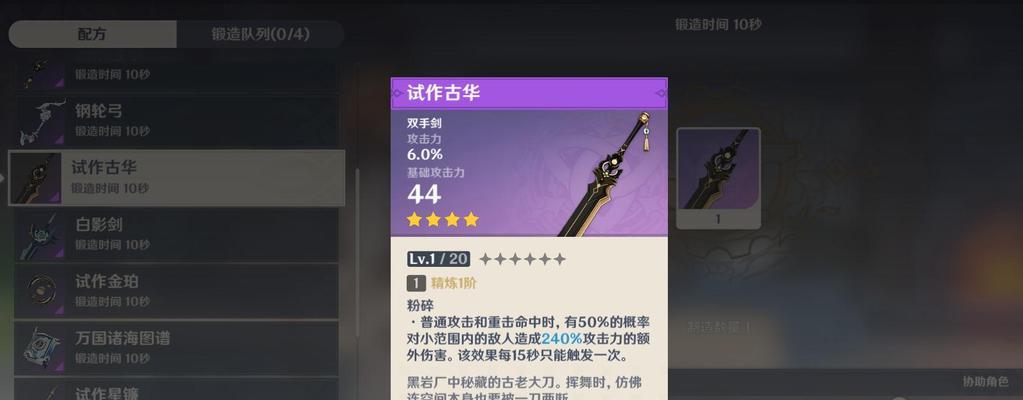This screenshot has width=1023, height=400.
Task: Select the 钢轮弓 recipe row
Action: 177,120
